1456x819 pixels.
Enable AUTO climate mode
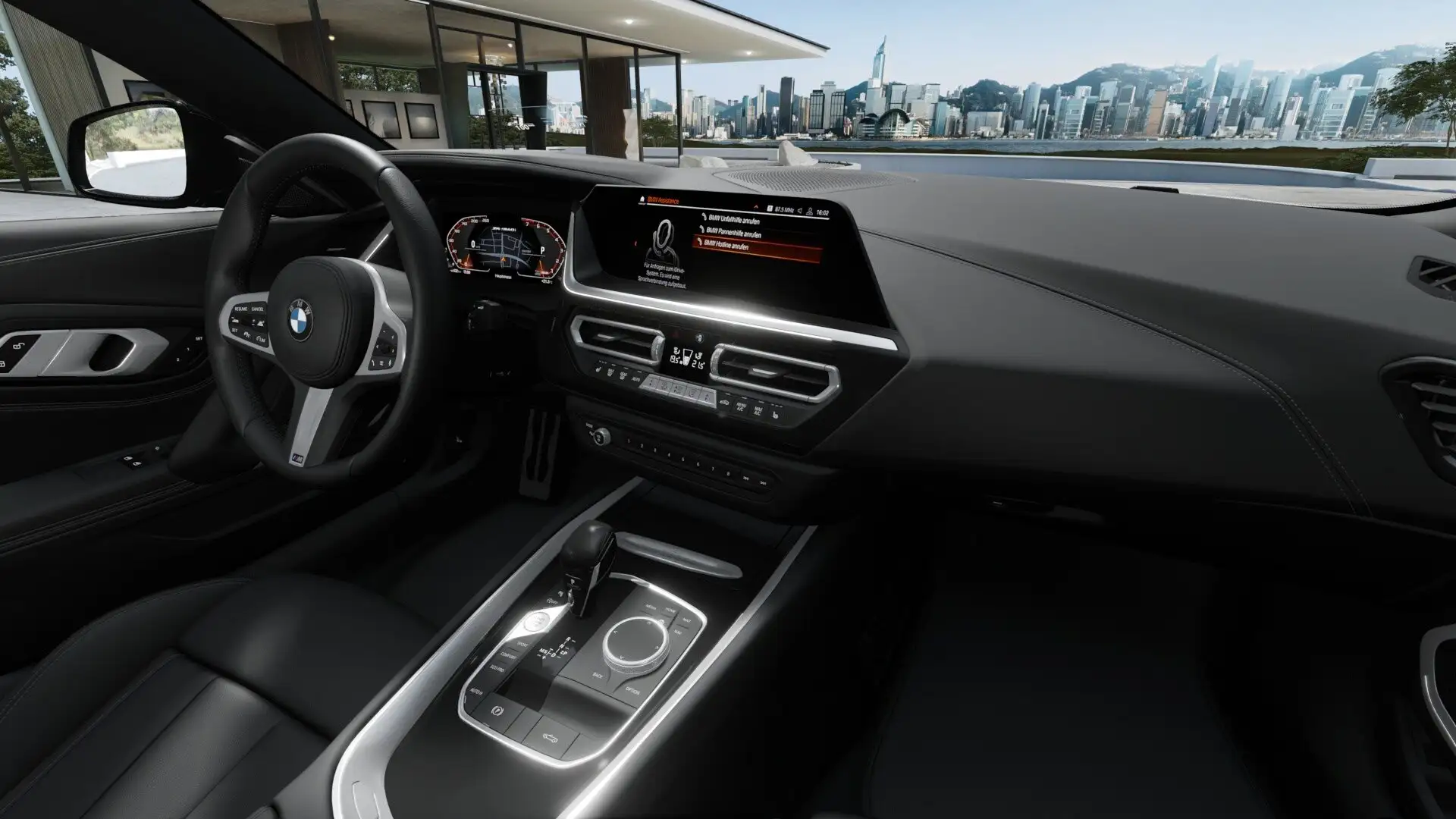pos(637,378)
